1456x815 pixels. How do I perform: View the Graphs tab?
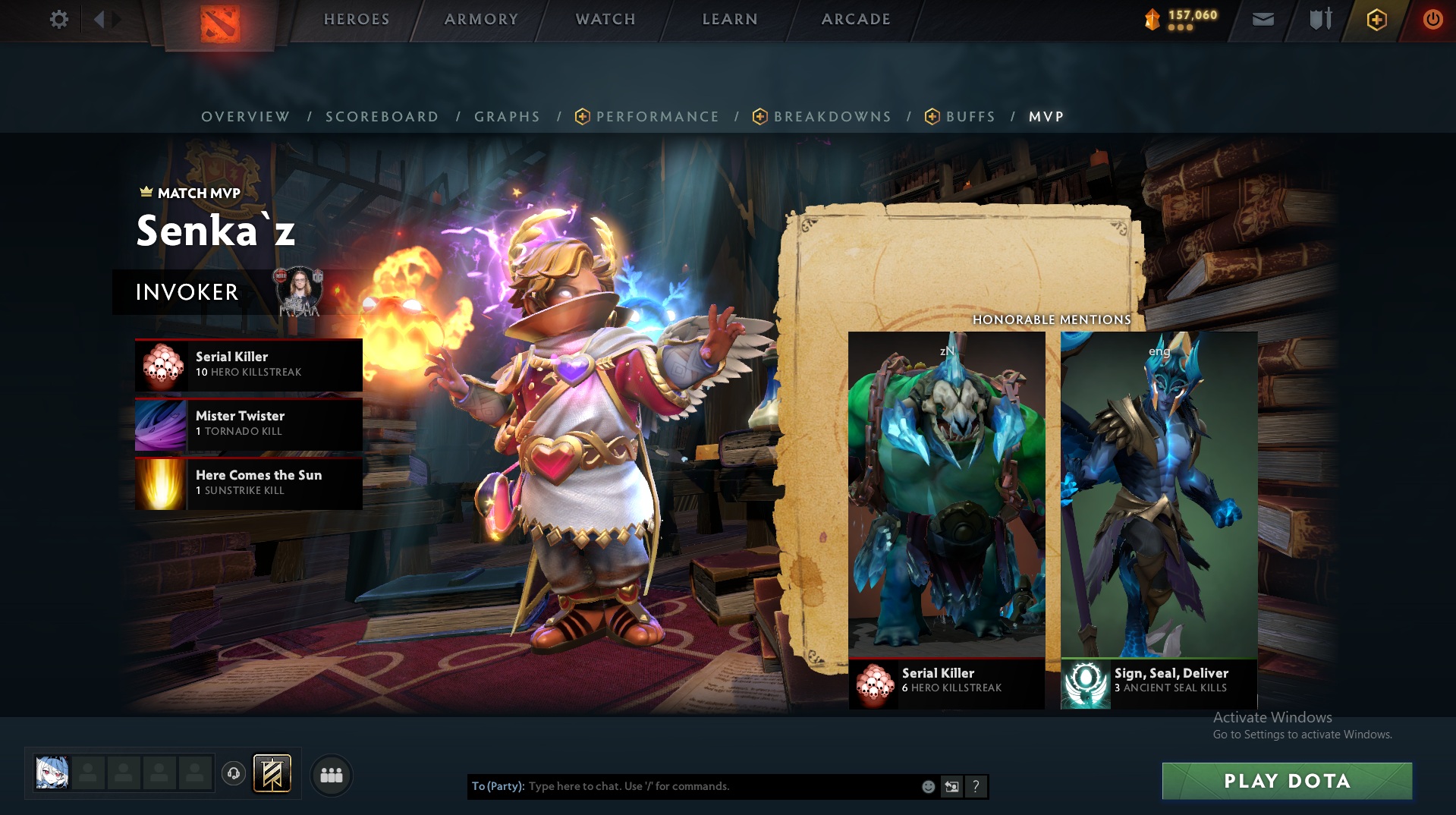(x=507, y=117)
